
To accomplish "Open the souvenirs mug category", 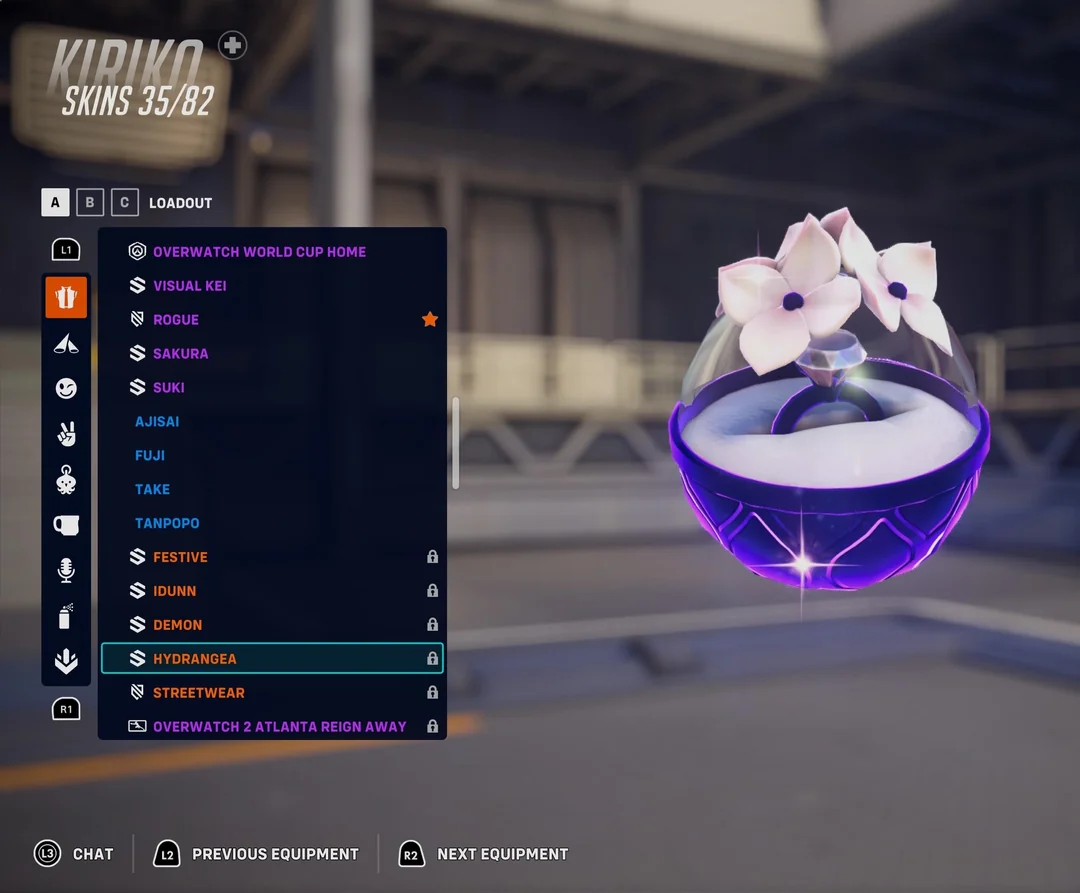I will [x=66, y=525].
